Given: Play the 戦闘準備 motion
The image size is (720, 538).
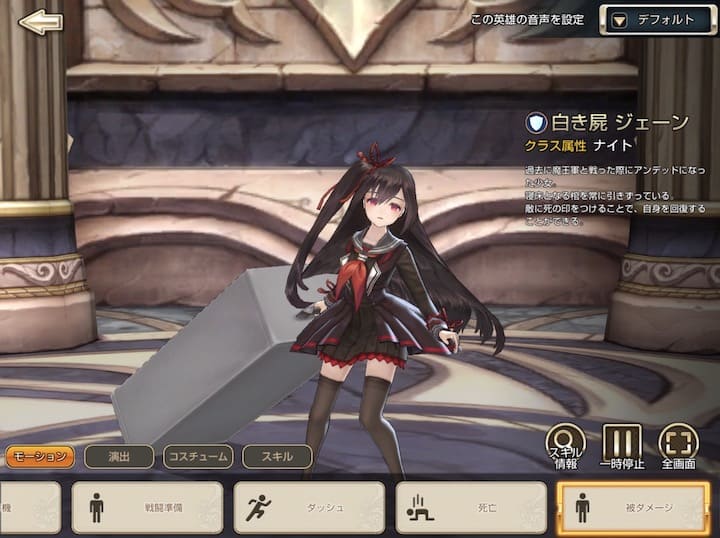Looking at the screenshot, I should [147, 507].
